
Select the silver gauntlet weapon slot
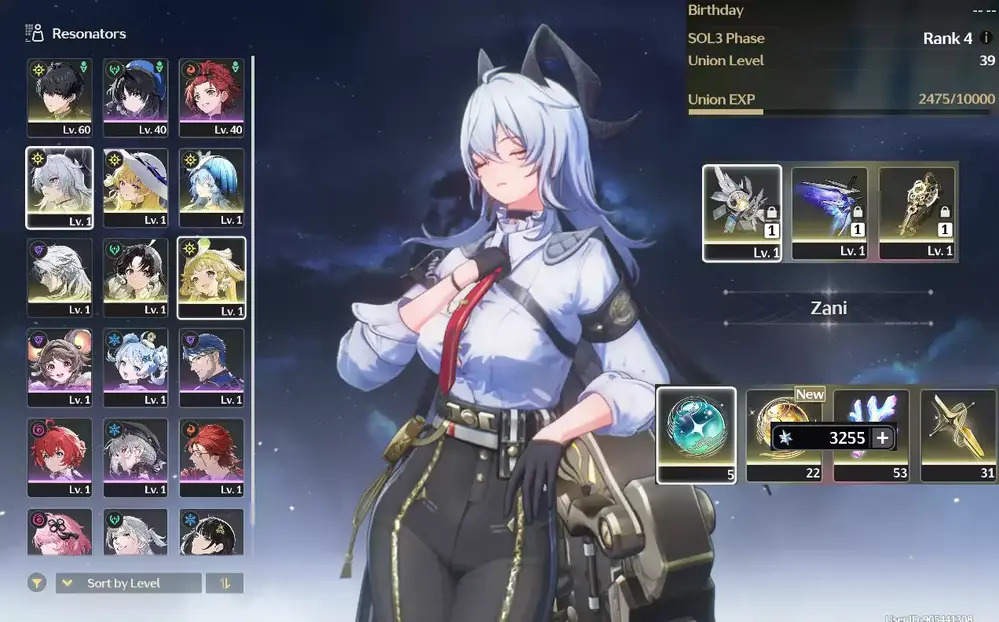pos(742,212)
